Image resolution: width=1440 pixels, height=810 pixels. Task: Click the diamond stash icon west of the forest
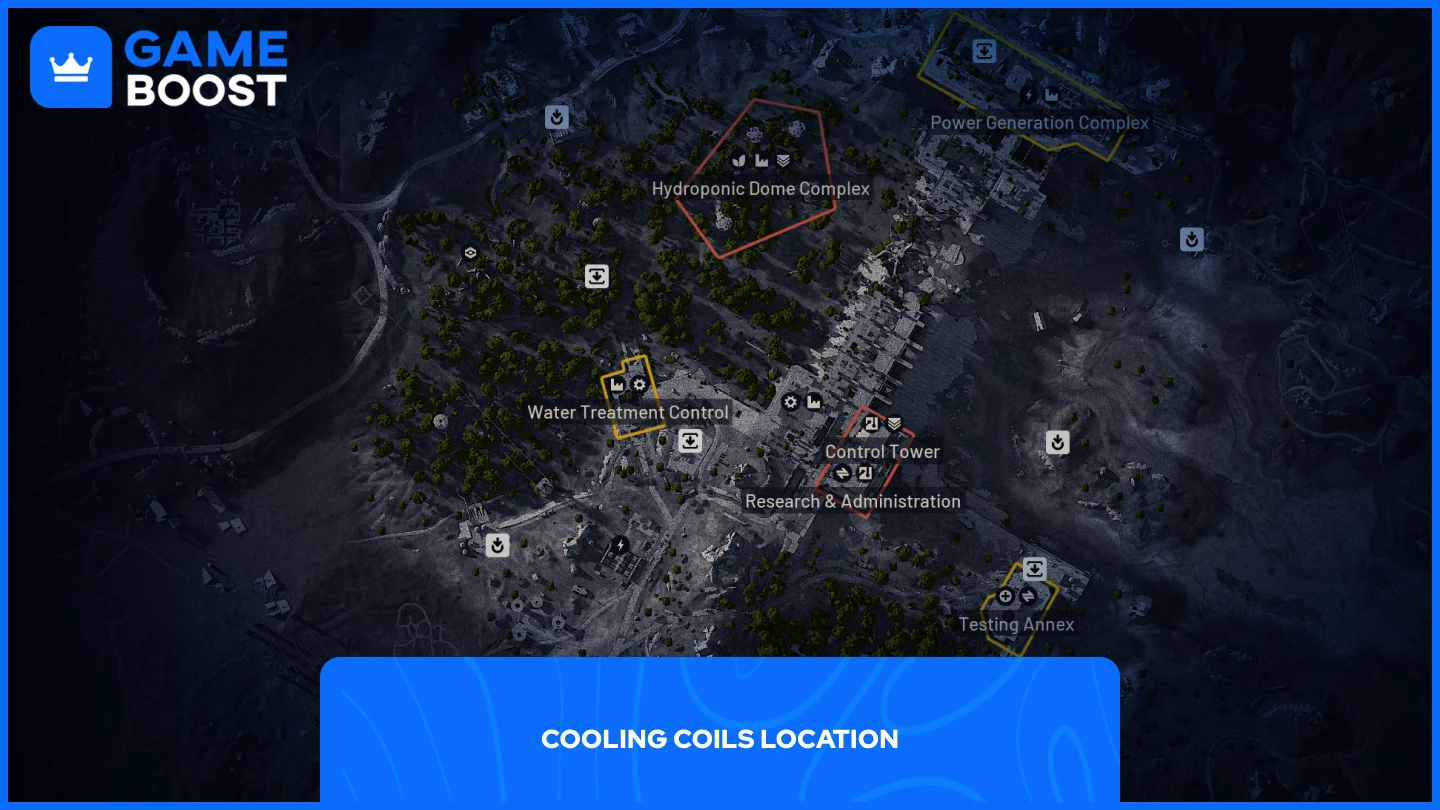[x=470, y=253]
